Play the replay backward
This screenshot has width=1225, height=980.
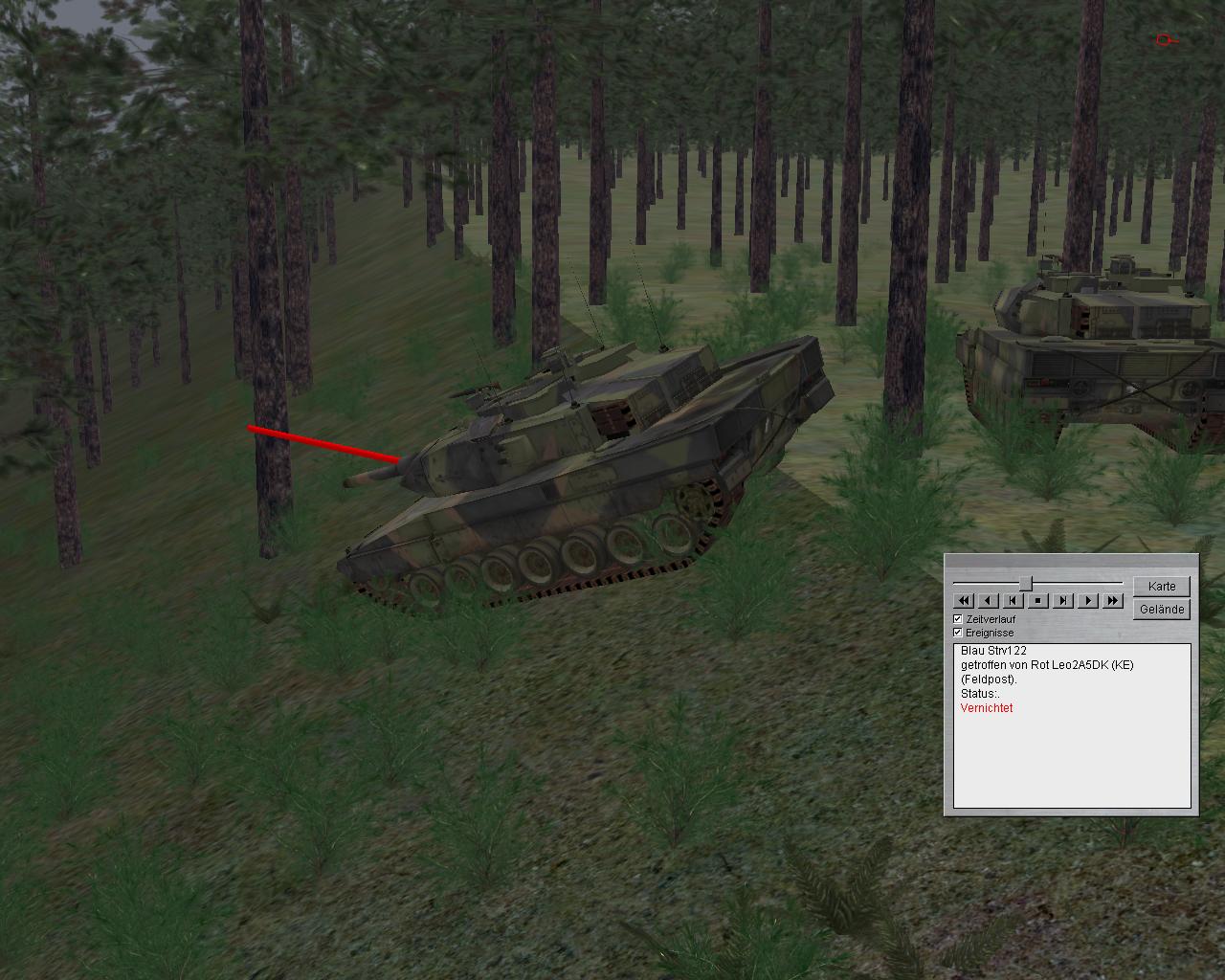click(x=989, y=601)
